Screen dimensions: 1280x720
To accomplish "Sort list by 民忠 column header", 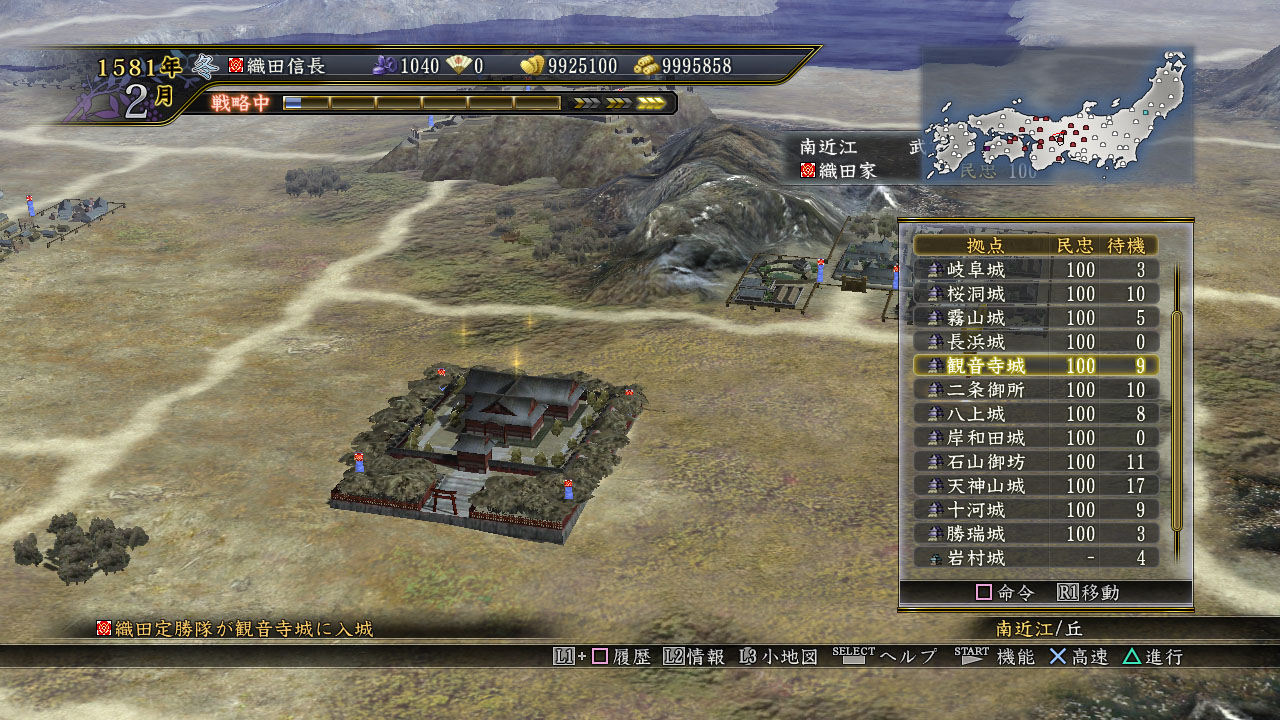I will pos(1076,246).
